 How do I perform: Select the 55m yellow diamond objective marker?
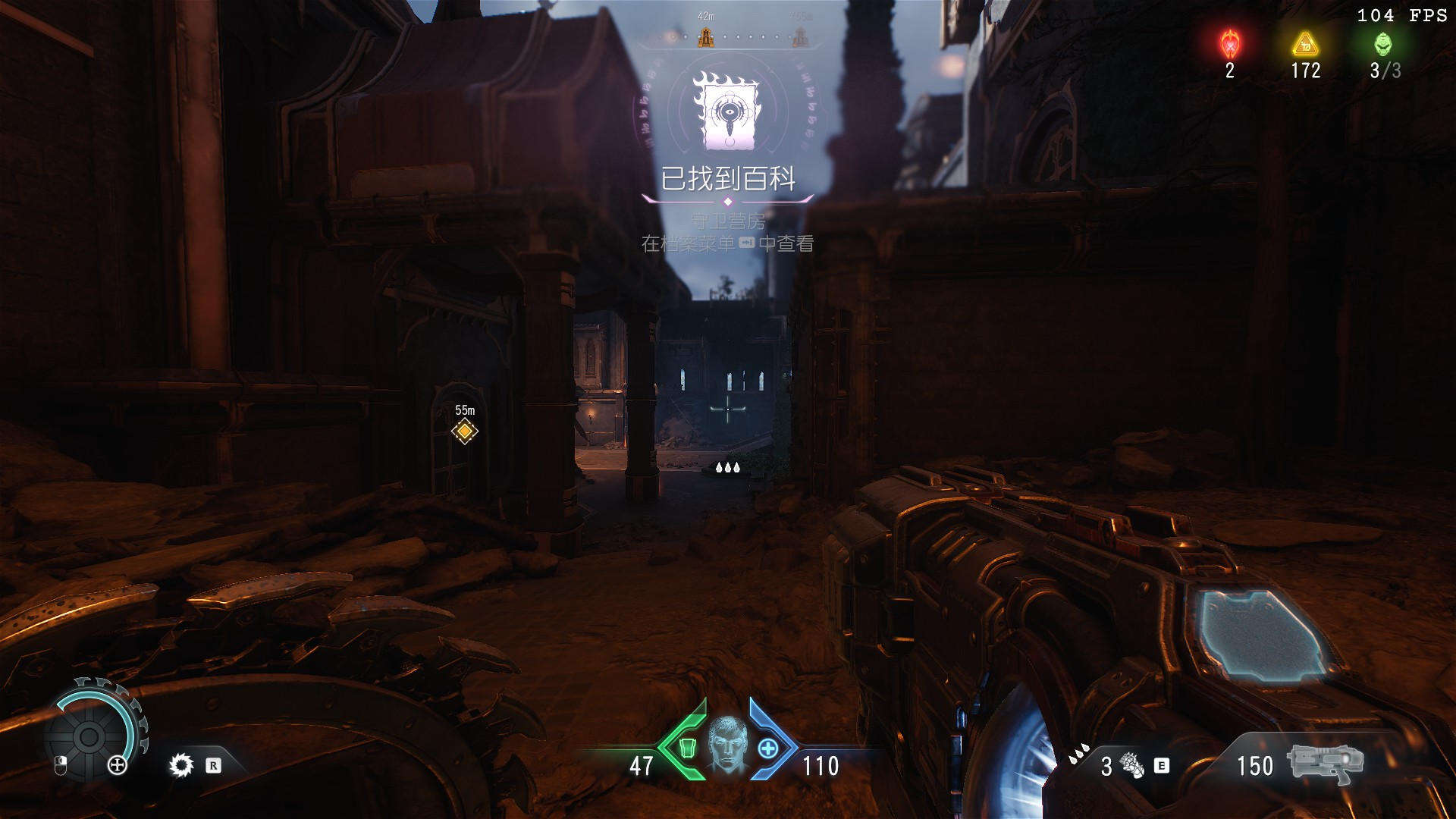(x=464, y=431)
